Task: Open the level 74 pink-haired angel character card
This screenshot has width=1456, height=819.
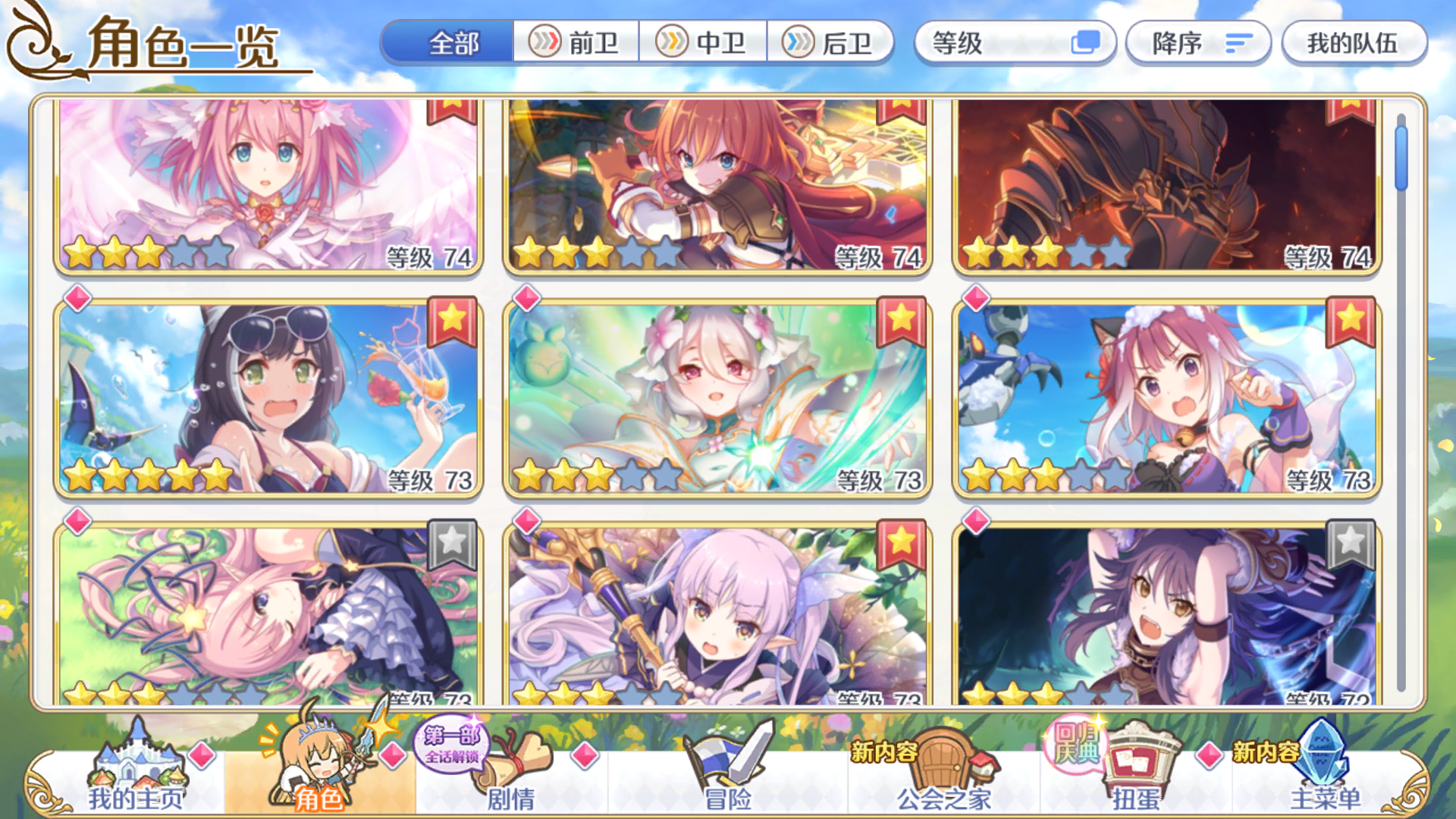Action: coord(264,186)
